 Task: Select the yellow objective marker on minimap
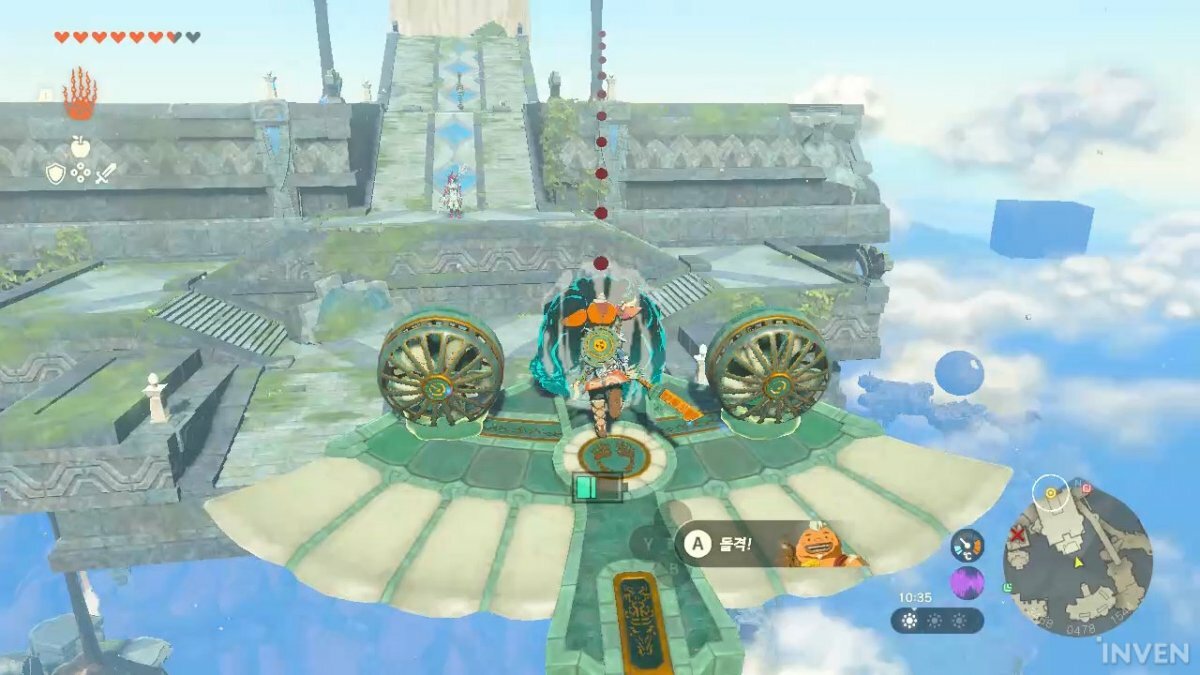point(1050,493)
